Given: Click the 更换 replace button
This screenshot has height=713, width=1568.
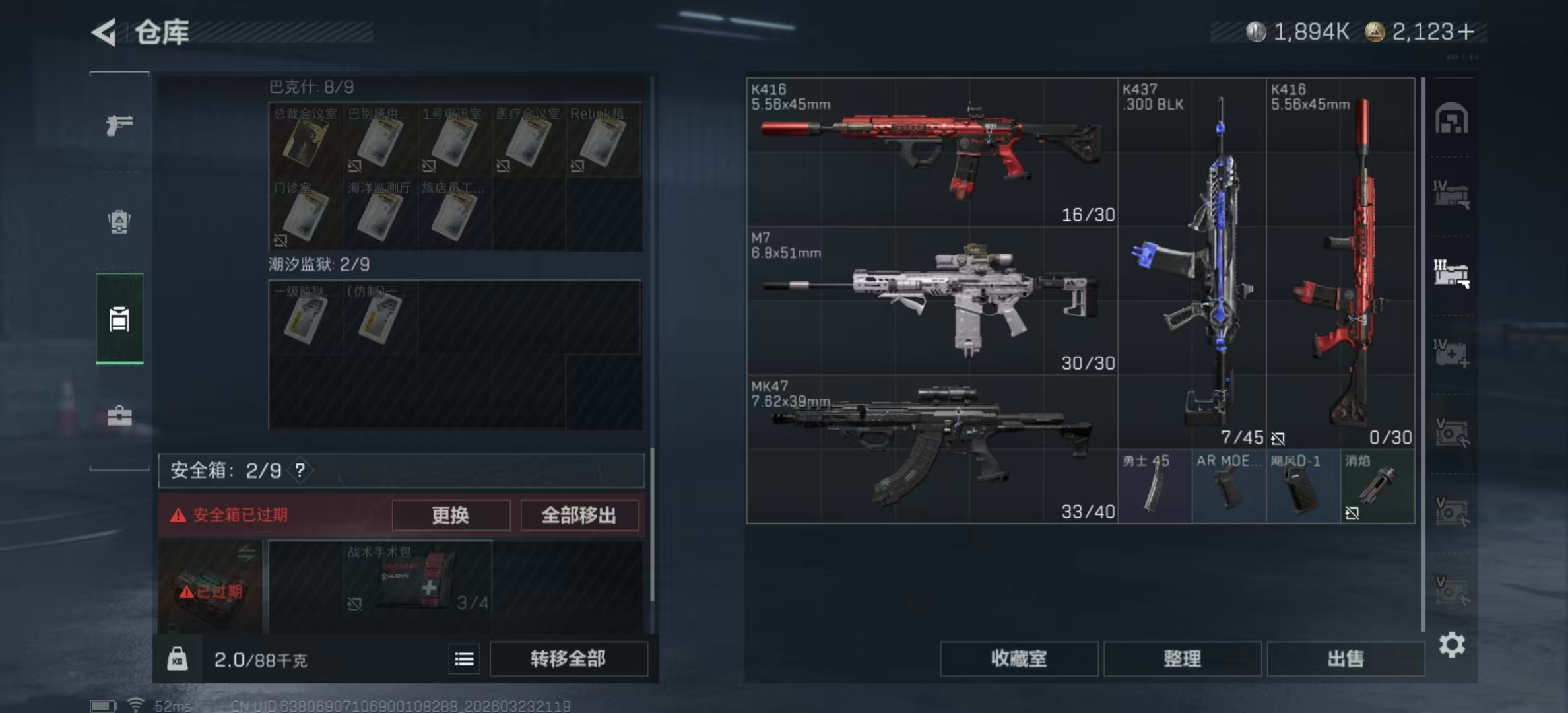Looking at the screenshot, I should tap(451, 515).
